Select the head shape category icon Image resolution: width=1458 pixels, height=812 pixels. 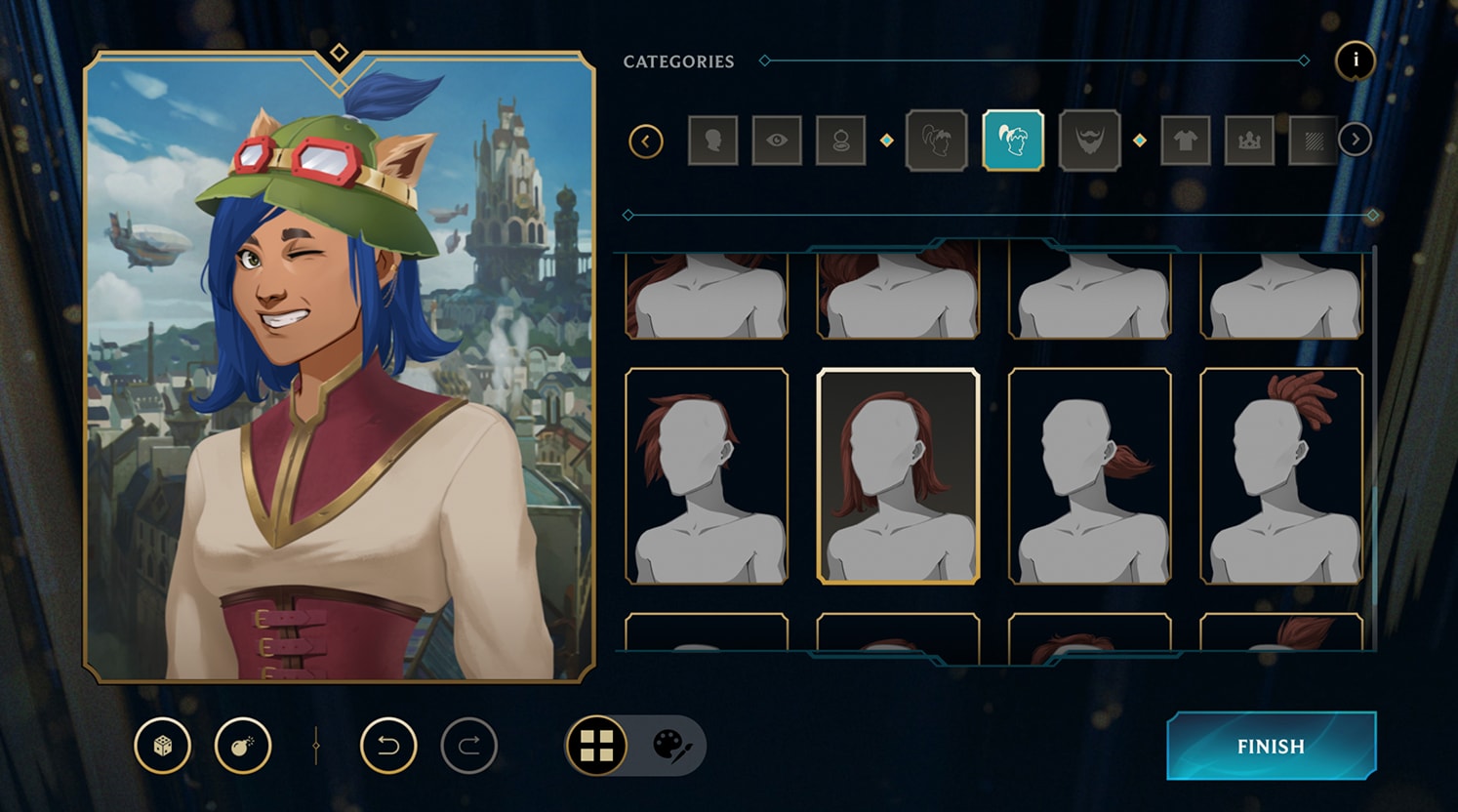[713, 140]
